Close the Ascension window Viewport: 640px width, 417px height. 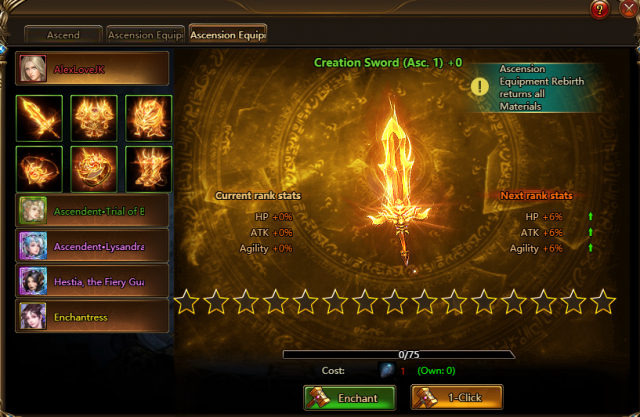tap(625, 10)
